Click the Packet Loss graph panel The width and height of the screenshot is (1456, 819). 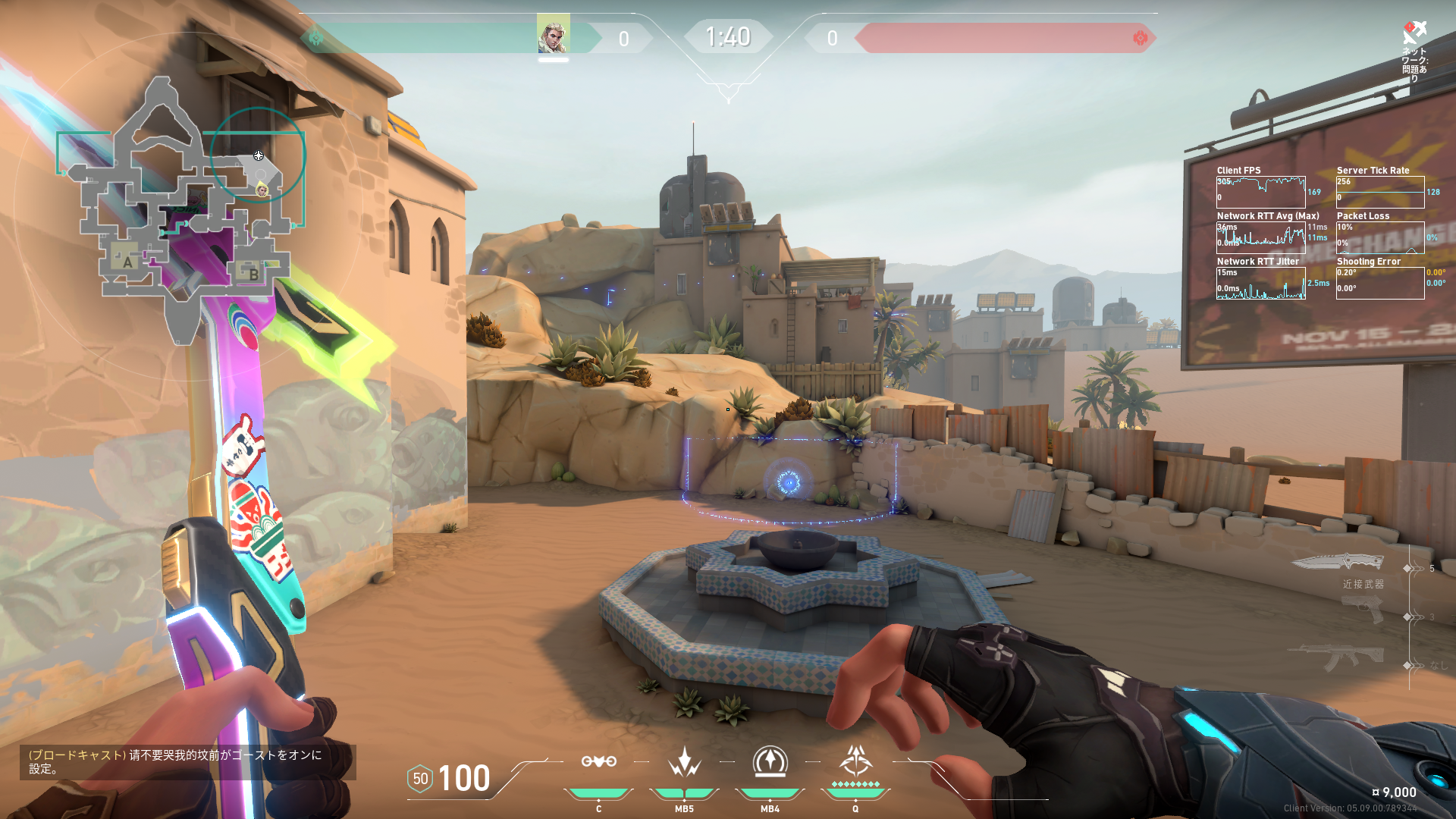coord(1379,237)
